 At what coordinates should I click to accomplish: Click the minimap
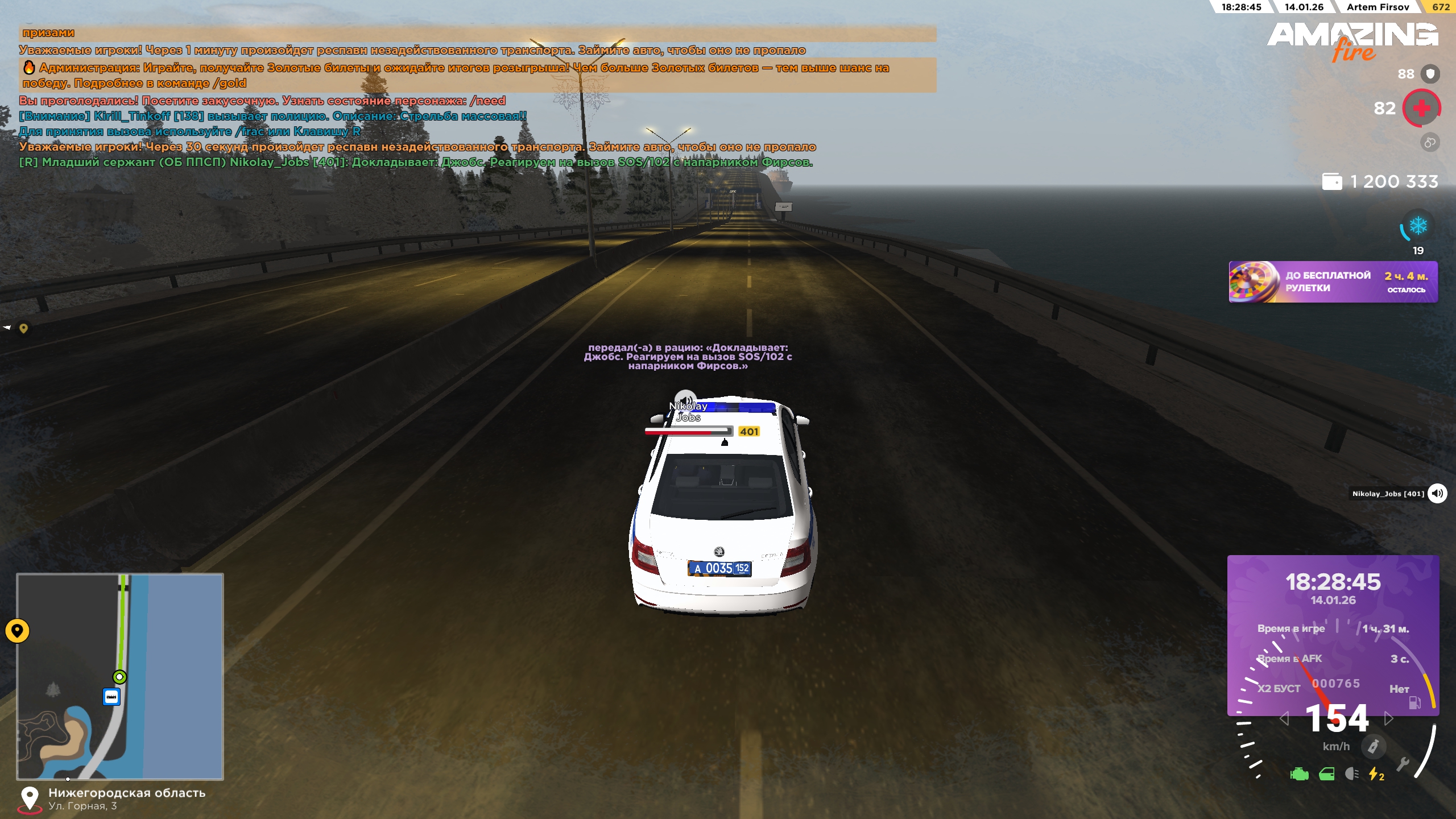point(120,676)
